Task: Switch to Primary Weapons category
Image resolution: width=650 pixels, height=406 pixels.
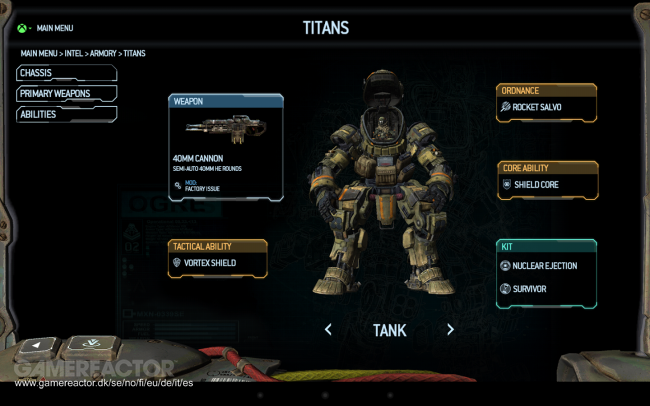Action: point(66,94)
